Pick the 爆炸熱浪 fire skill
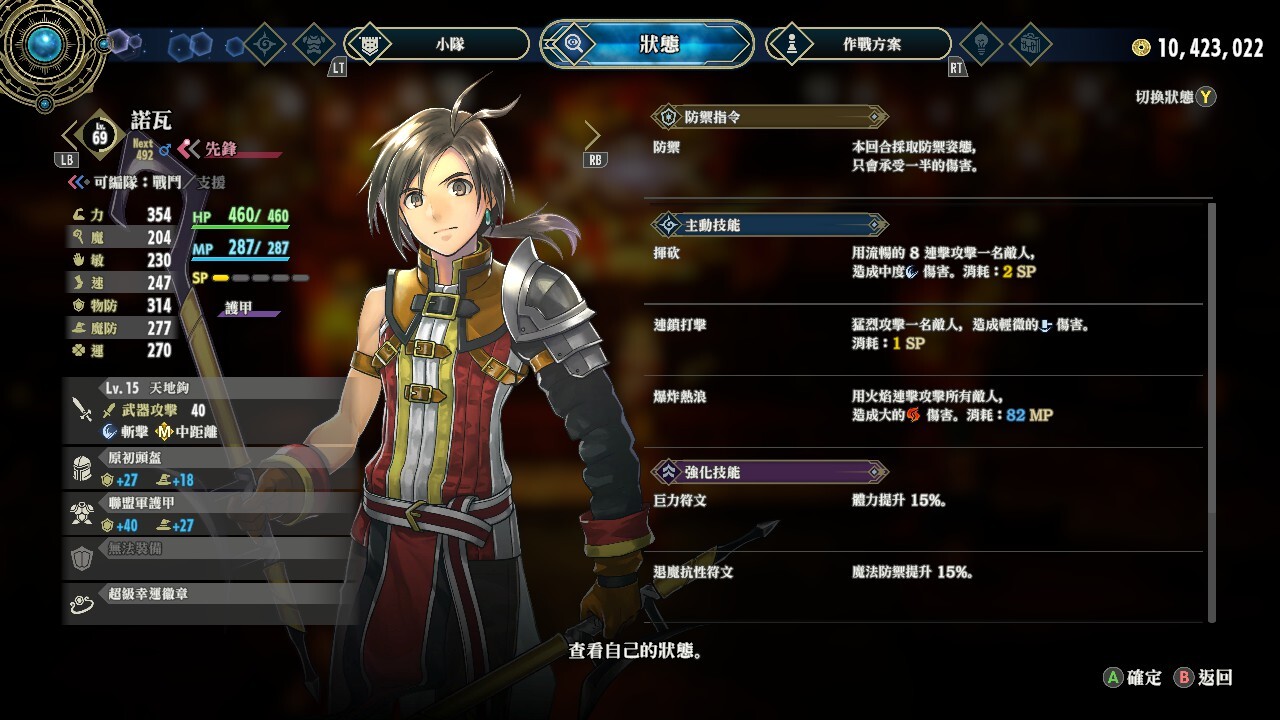This screenshot has width=1280, height=720. pyautogui.click(x=920, y=406)
